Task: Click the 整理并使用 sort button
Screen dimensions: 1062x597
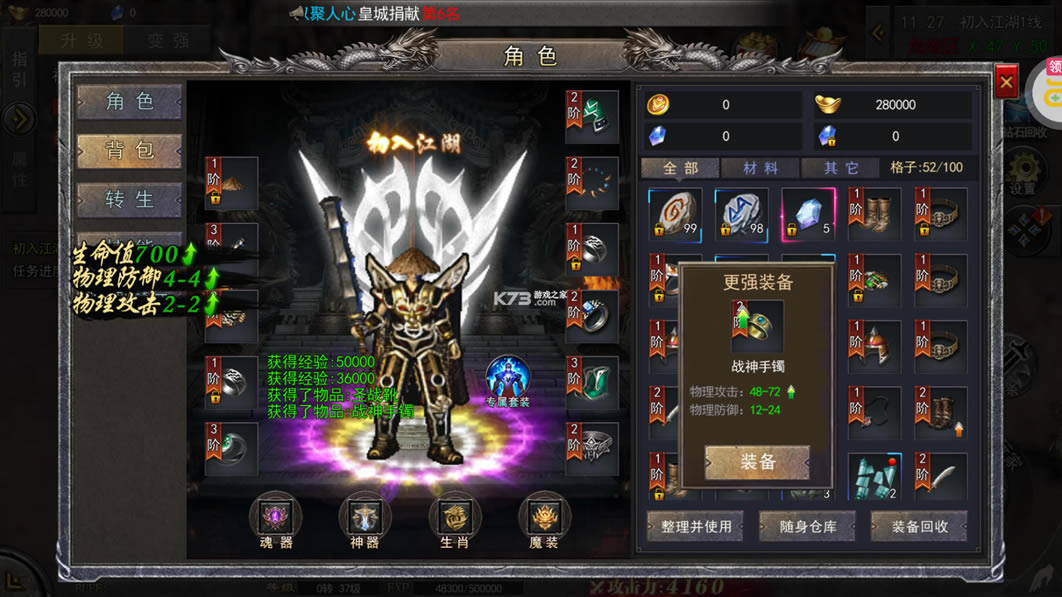Action: coord(696,526)
